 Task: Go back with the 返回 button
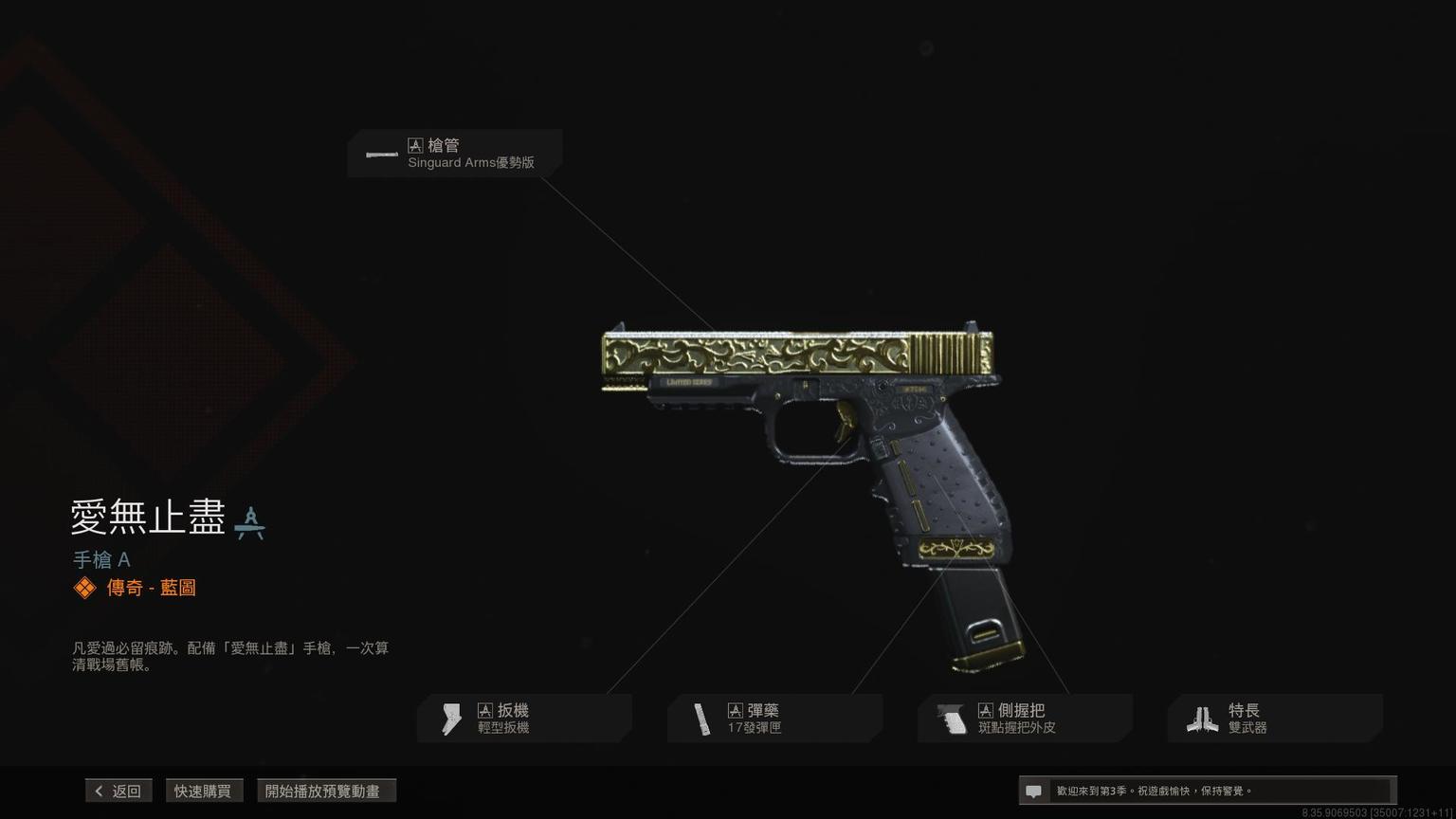click(x=118, y=791)
